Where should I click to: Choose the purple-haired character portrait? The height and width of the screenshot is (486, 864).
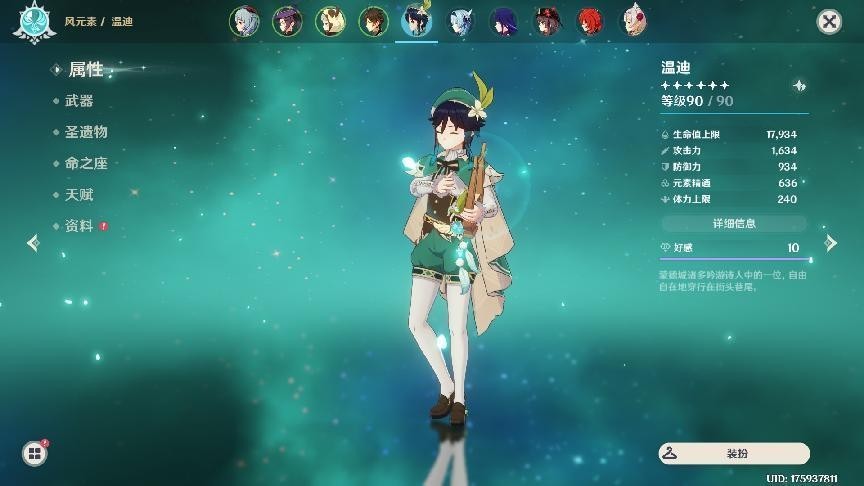[x=503, y=21]
